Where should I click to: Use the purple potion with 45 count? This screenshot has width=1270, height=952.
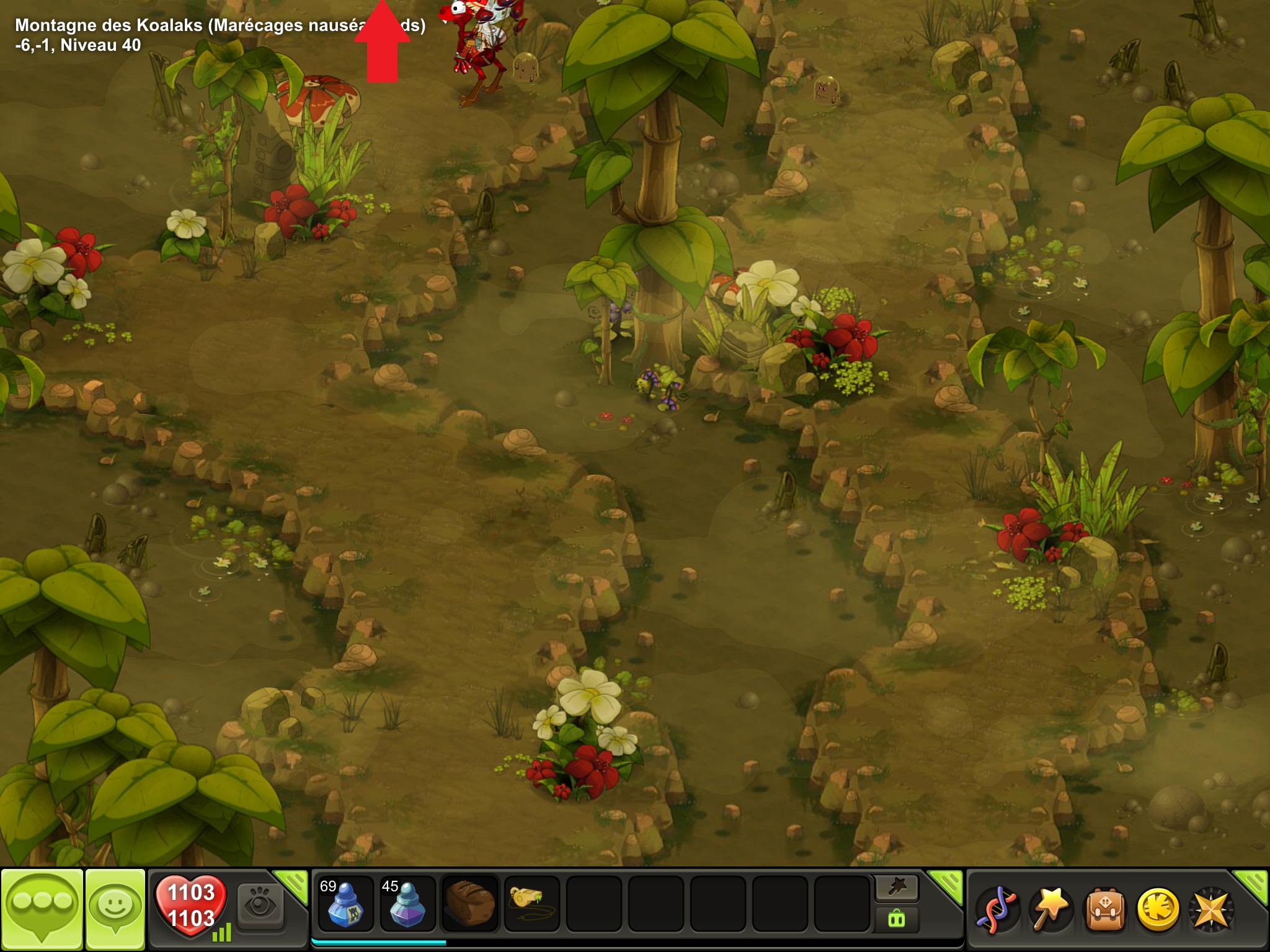407,904
